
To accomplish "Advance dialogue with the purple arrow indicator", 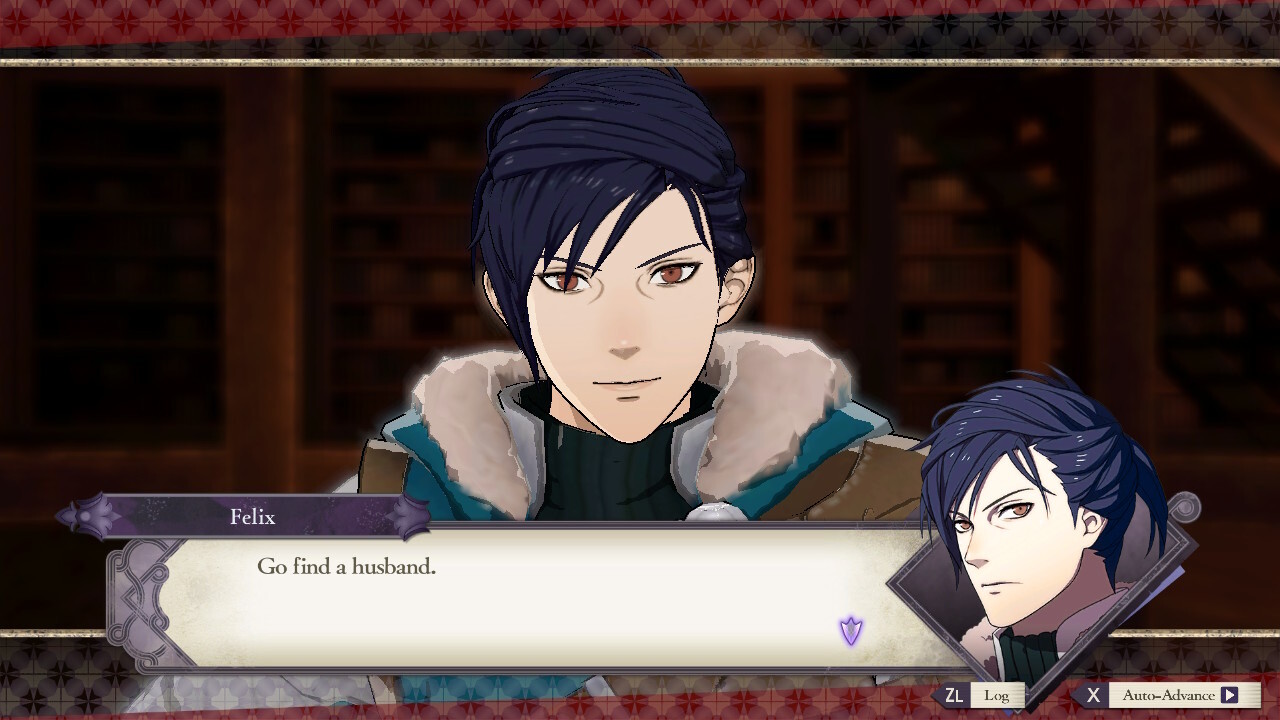I will 851,631.
